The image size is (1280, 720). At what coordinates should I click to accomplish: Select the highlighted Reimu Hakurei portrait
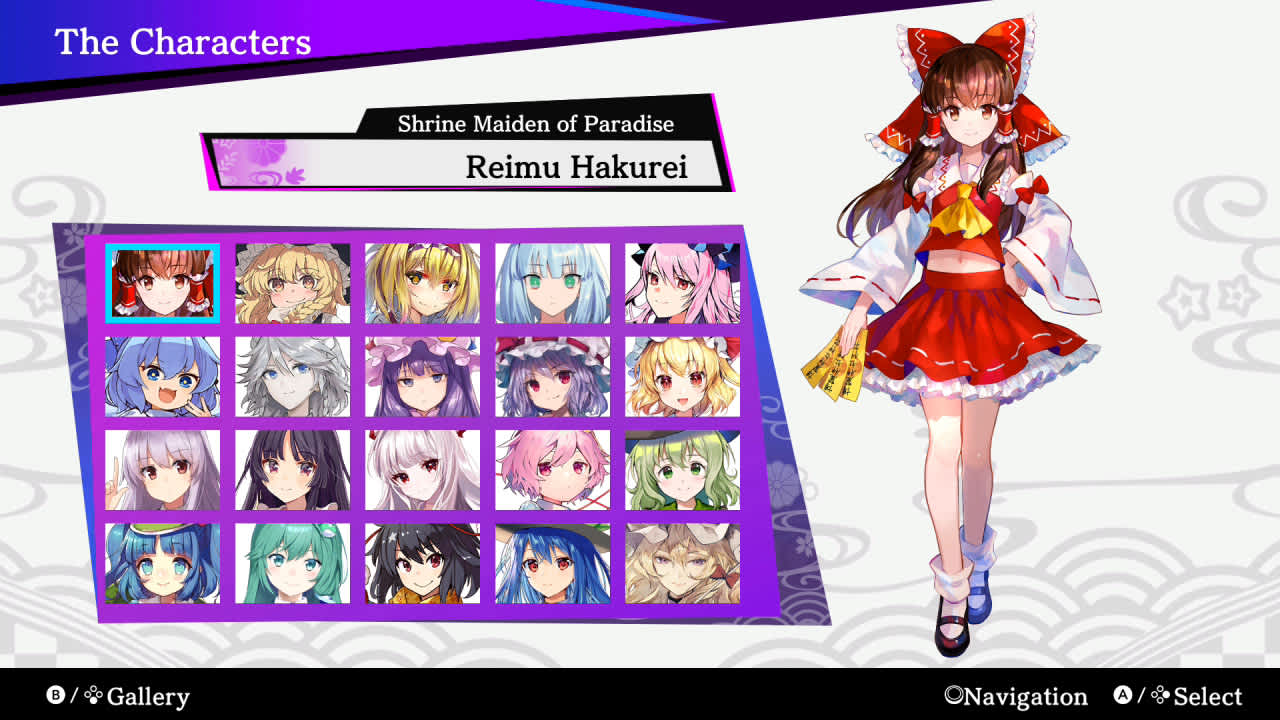(165, 282)
